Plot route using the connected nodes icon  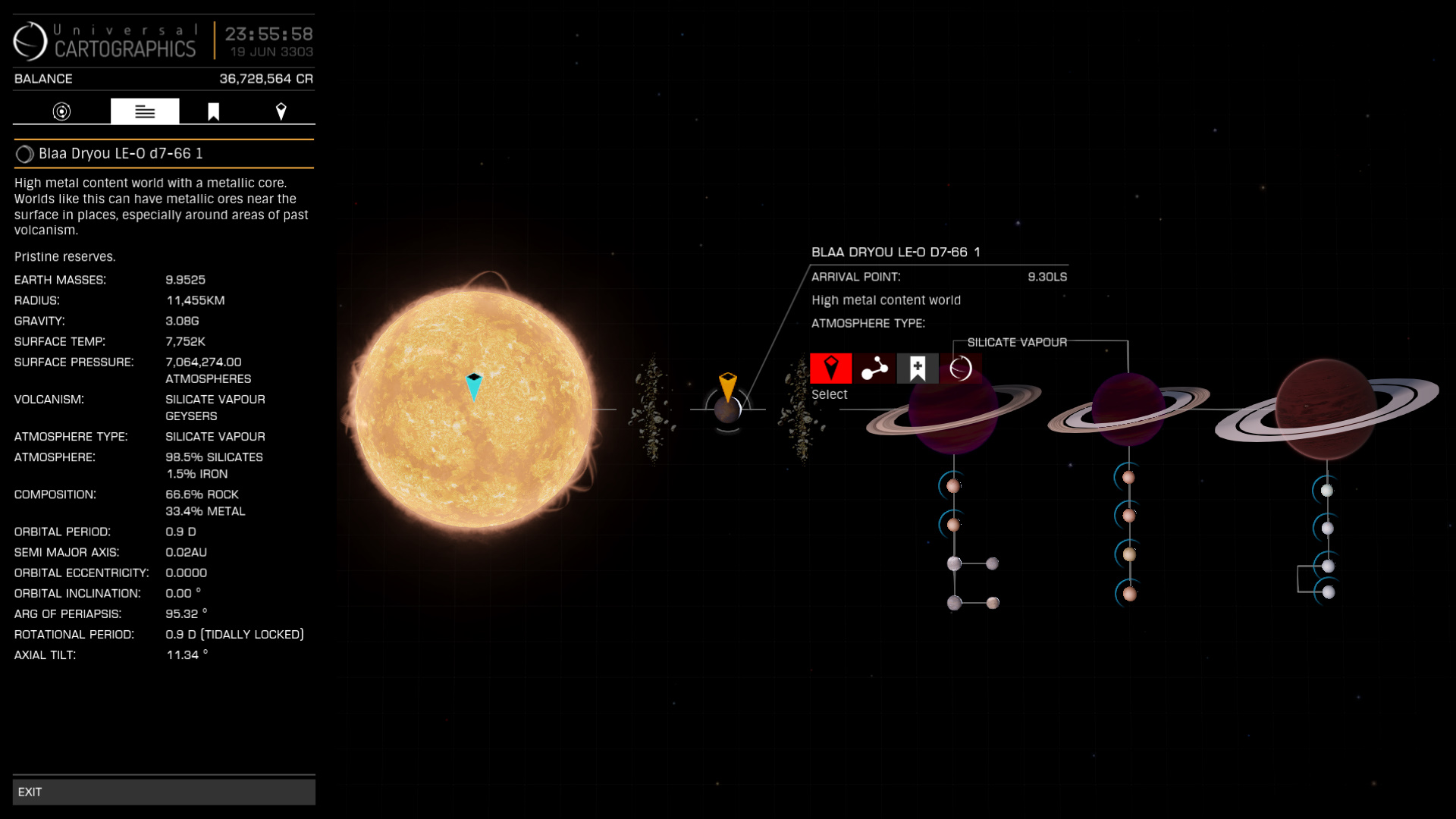(x=874, y=369)
